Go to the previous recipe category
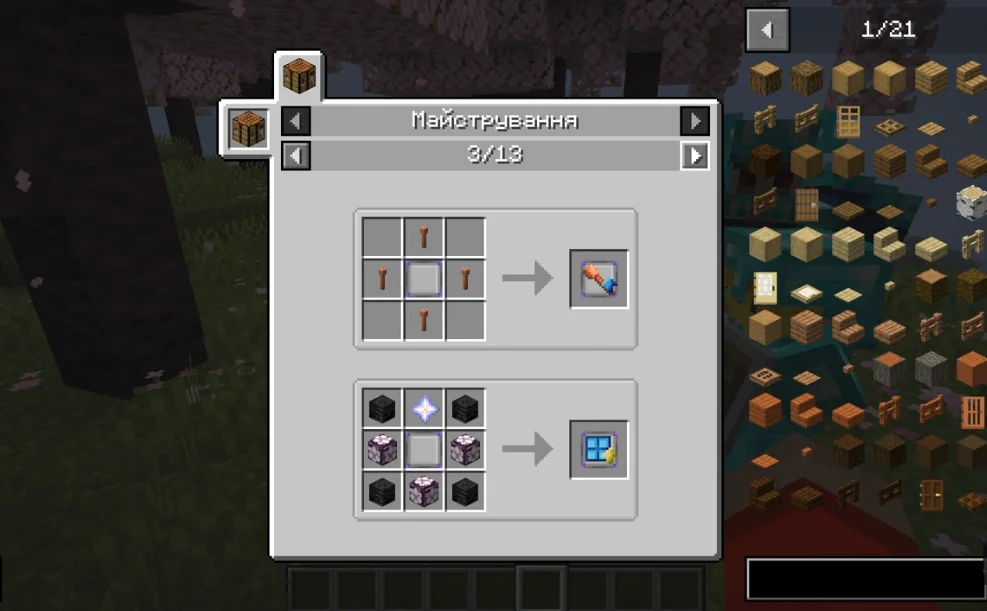The height and width of the screenshot is (611, 987). (x=296, y=121)
